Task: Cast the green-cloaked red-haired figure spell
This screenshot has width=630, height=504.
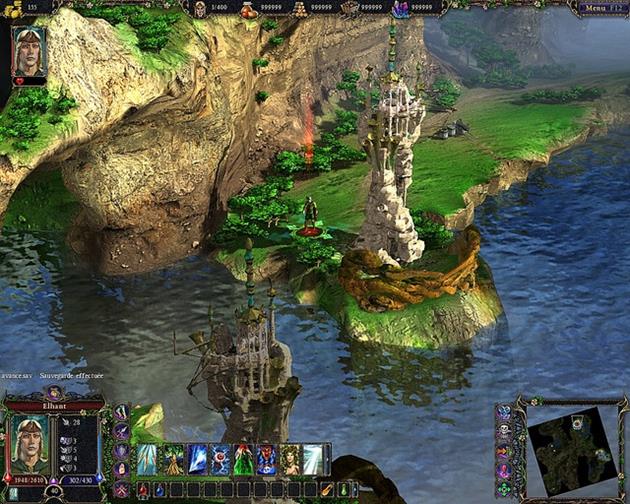Action: [x=244, y=459]
